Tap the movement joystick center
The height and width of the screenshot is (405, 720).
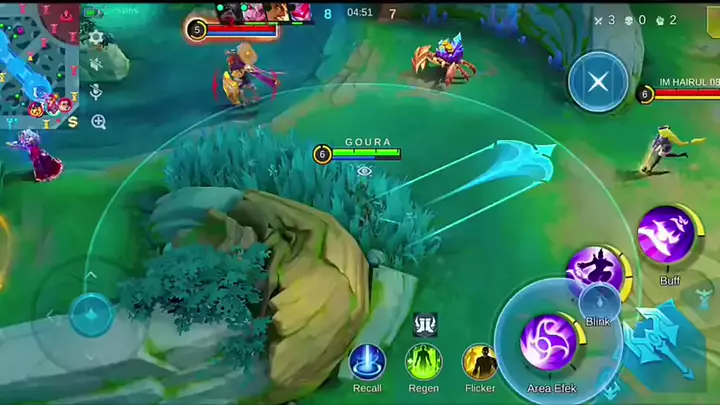click(x=90, y=314)
